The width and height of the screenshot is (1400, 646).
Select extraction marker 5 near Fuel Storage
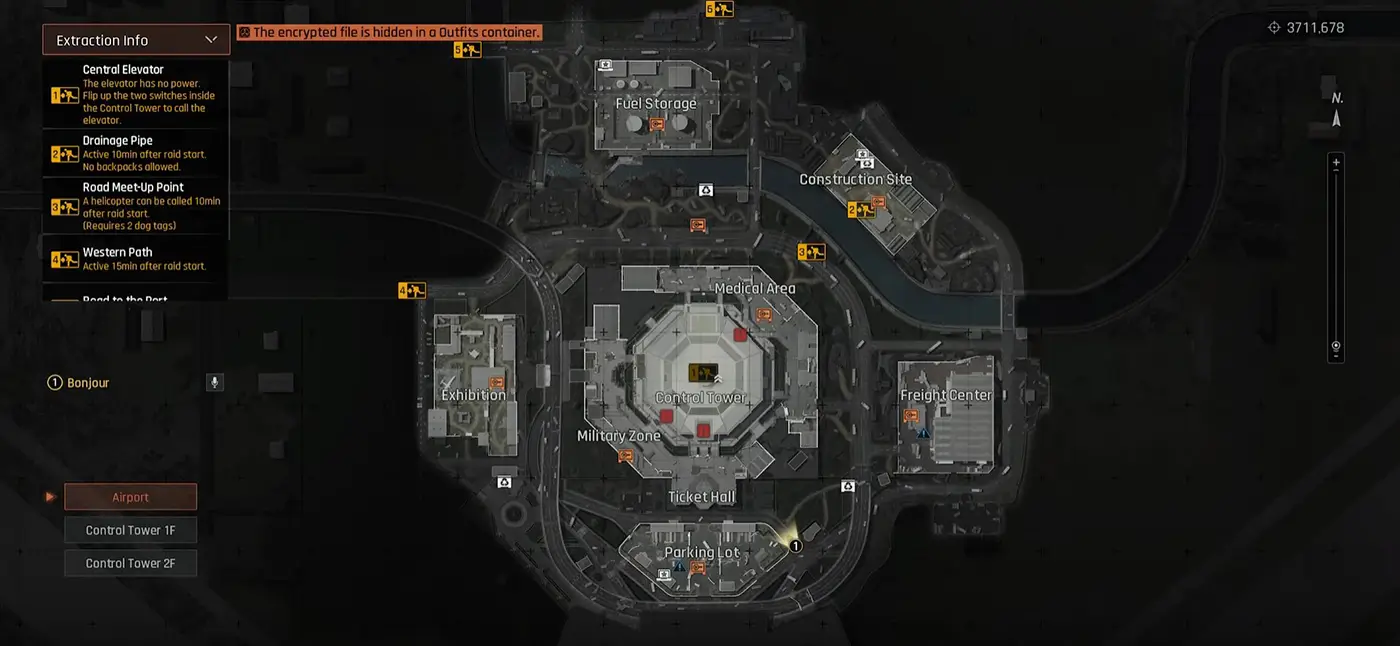click(x=467, y=49)
